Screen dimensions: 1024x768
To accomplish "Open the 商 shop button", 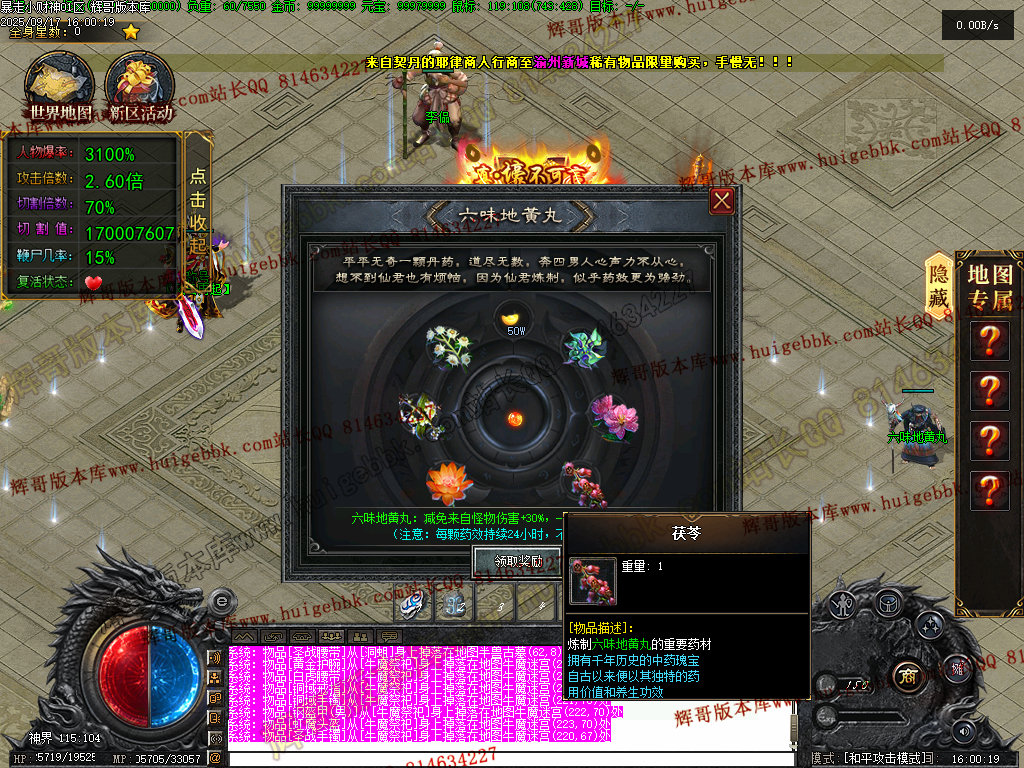I will (x=908, y=672).
